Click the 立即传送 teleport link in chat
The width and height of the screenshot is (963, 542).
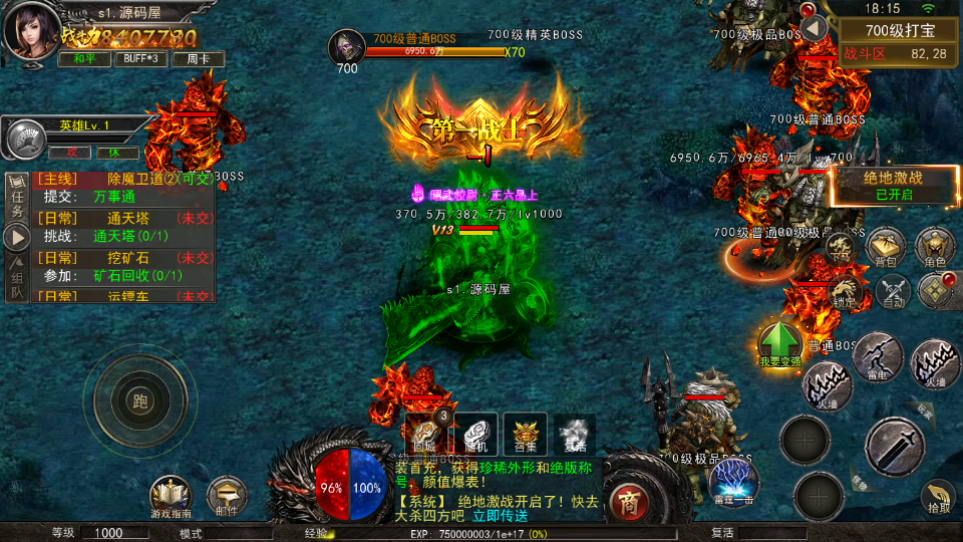point(499,516)
